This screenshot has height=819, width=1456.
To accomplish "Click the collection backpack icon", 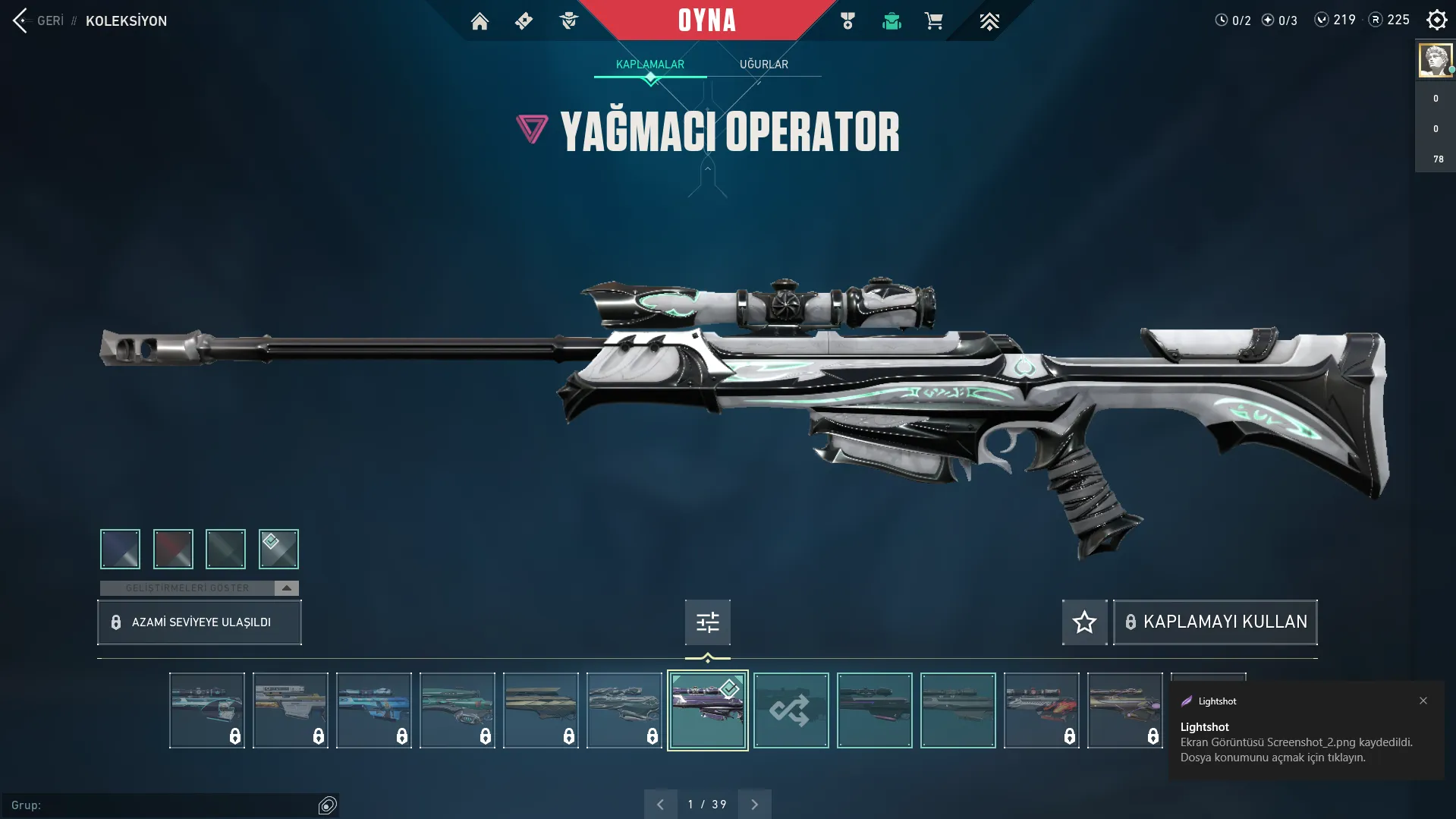I will coord(892,21).
